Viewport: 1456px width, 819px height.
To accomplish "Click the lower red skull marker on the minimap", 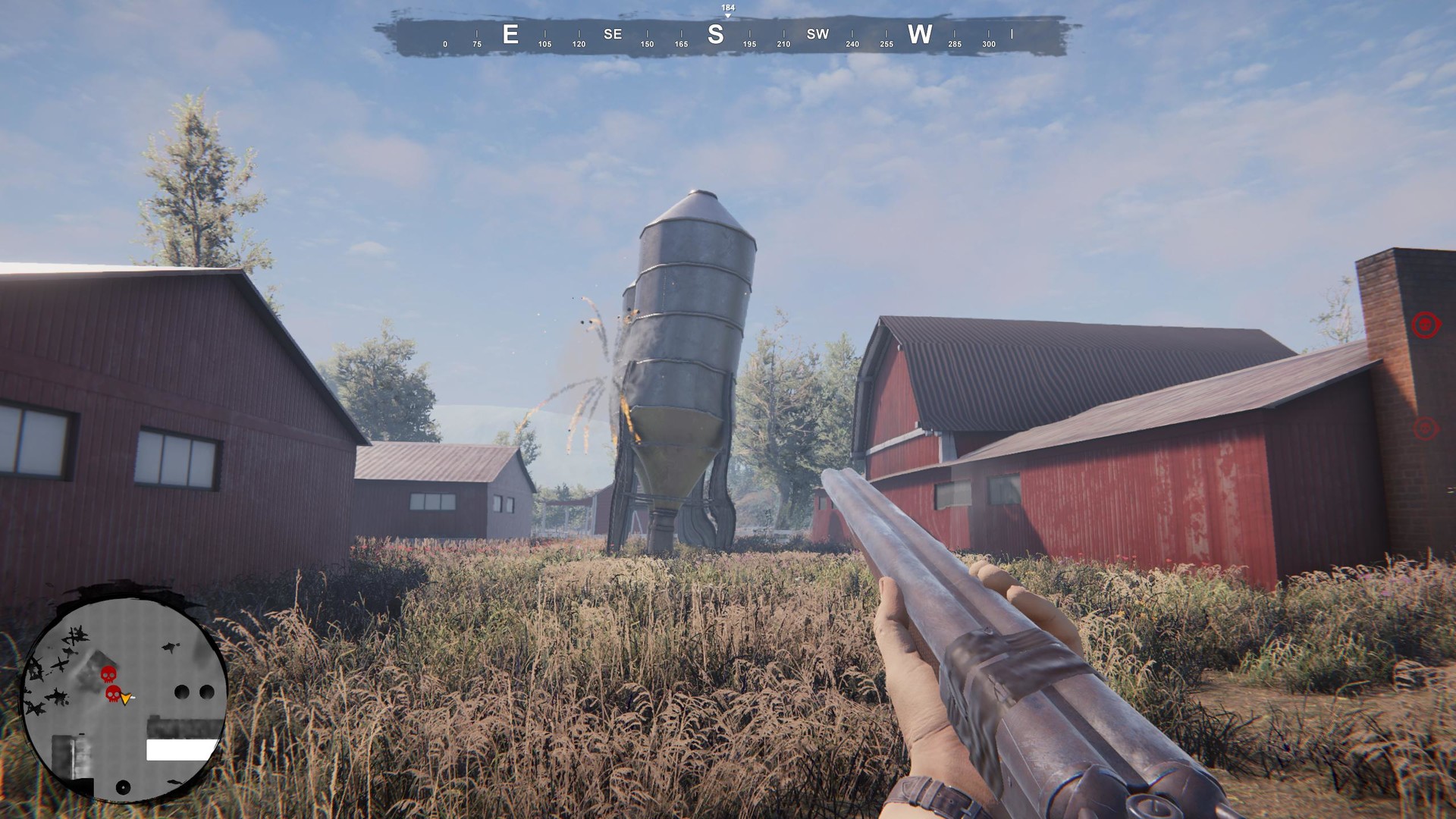I will coord(113,695).
